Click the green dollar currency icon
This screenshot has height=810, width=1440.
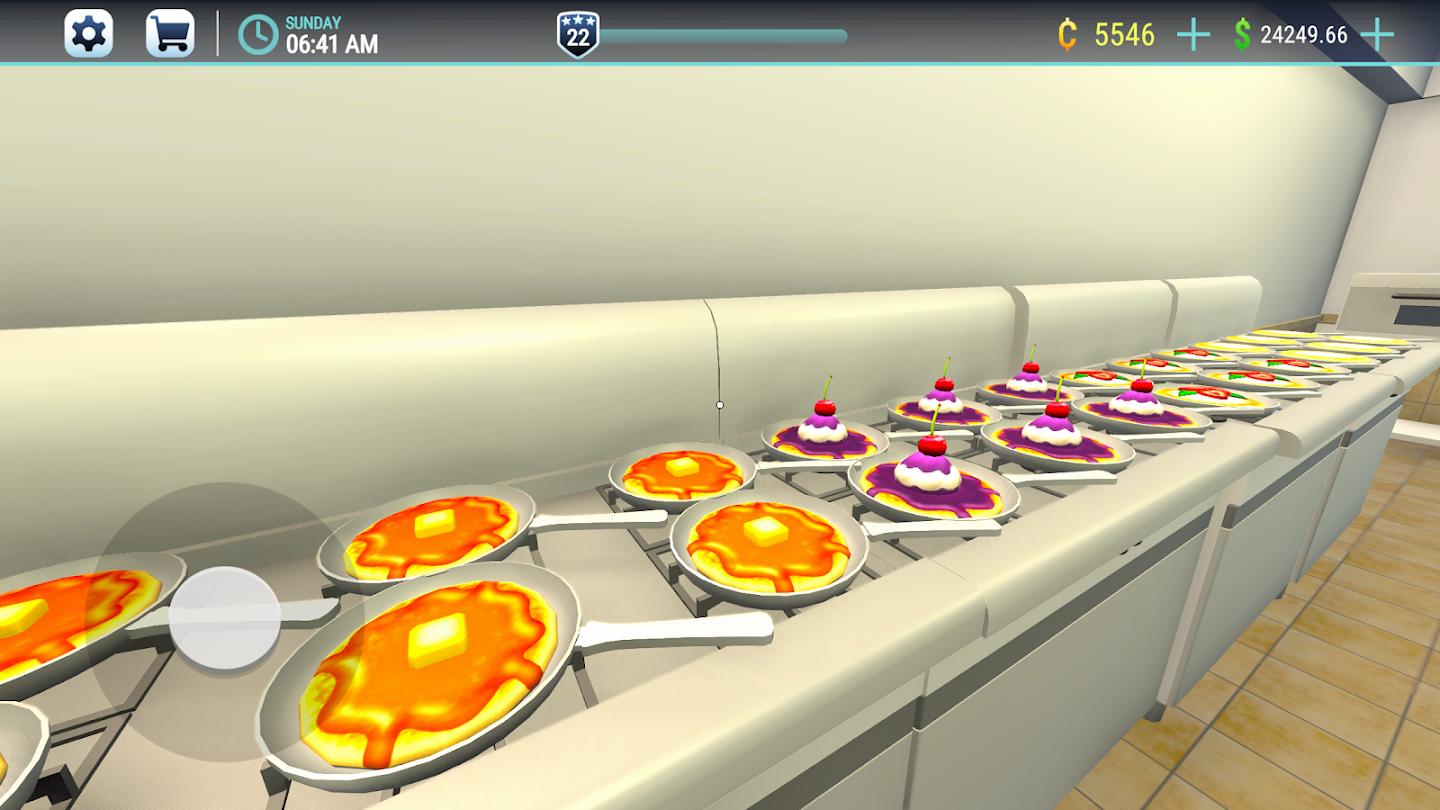click(x=1243, y=35)
